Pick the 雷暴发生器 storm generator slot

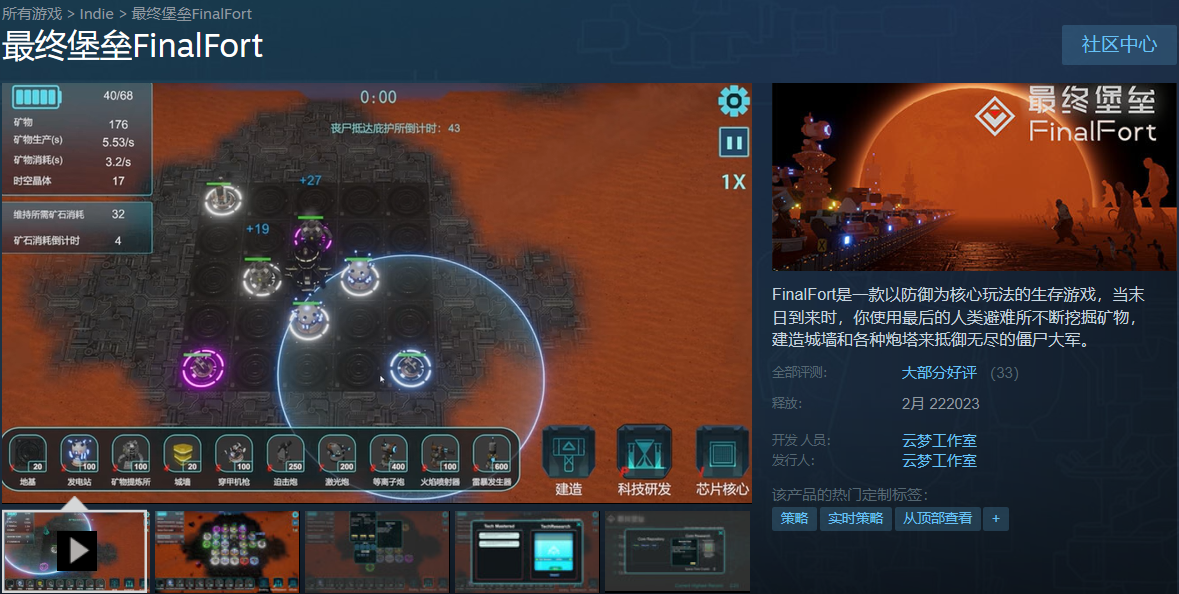click(x=491, y=455)
